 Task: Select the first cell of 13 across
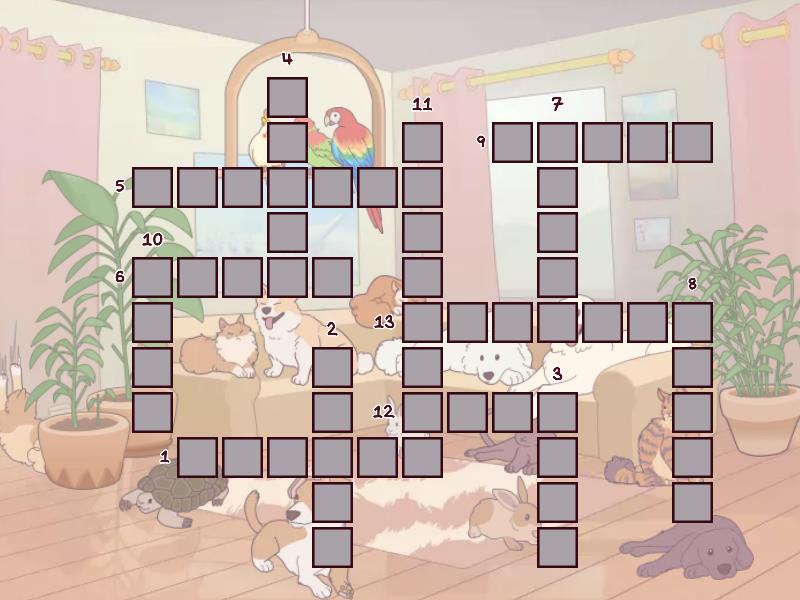[x=422, y=322]
